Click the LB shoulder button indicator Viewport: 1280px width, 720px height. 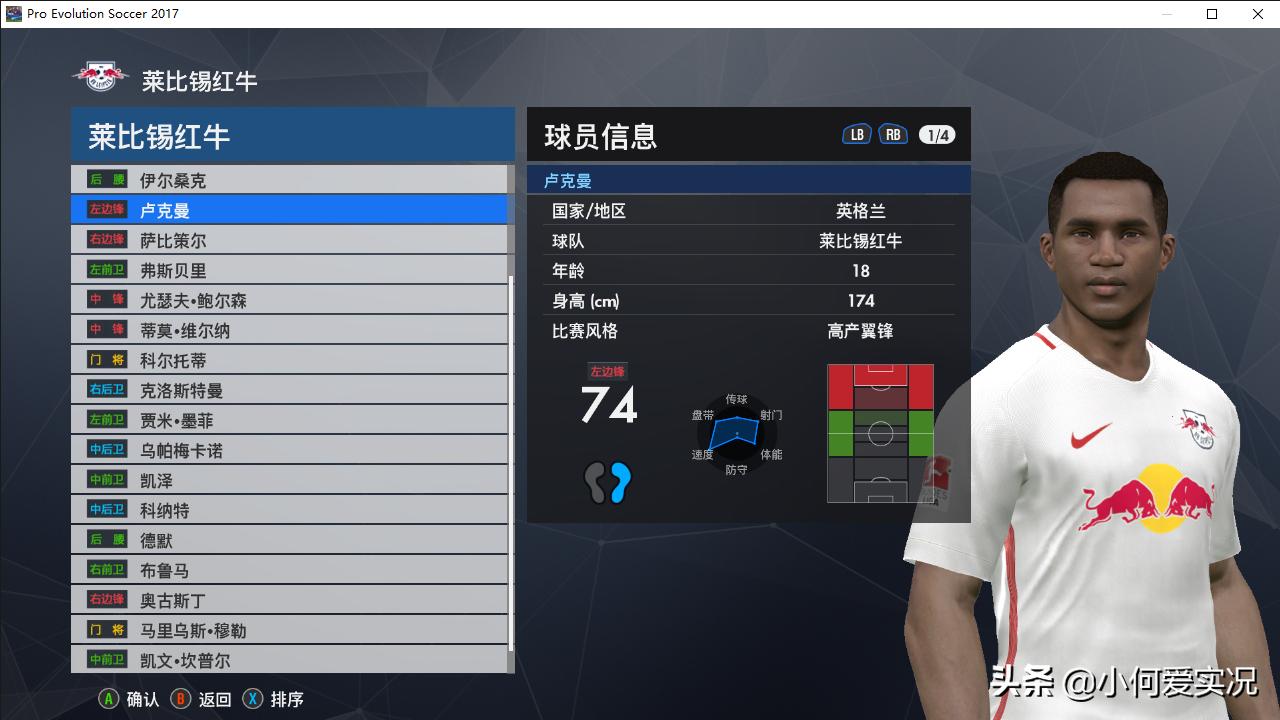(x=856, y=132)
